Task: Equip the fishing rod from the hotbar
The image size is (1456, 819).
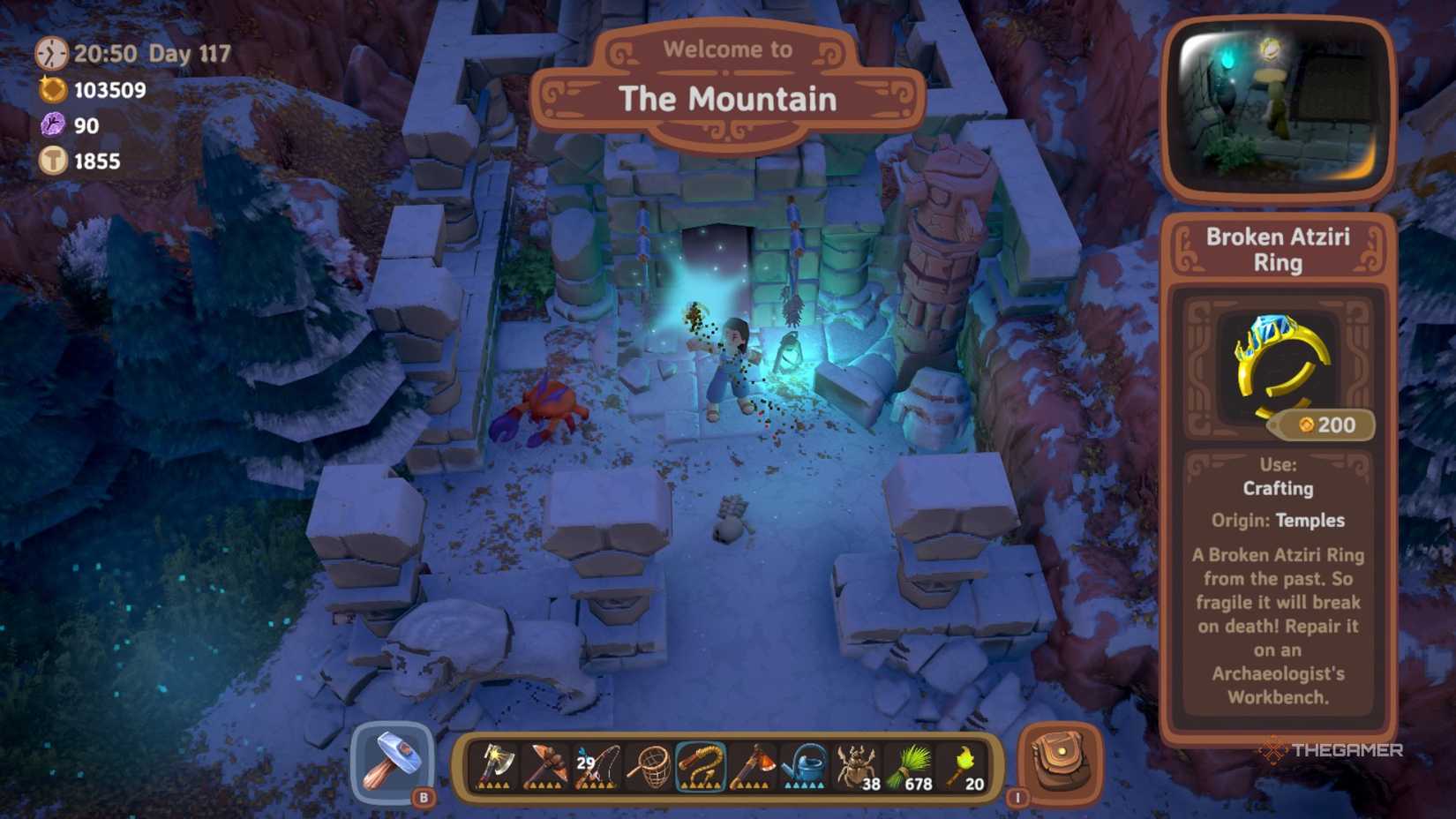Action: tap(596, 766)
